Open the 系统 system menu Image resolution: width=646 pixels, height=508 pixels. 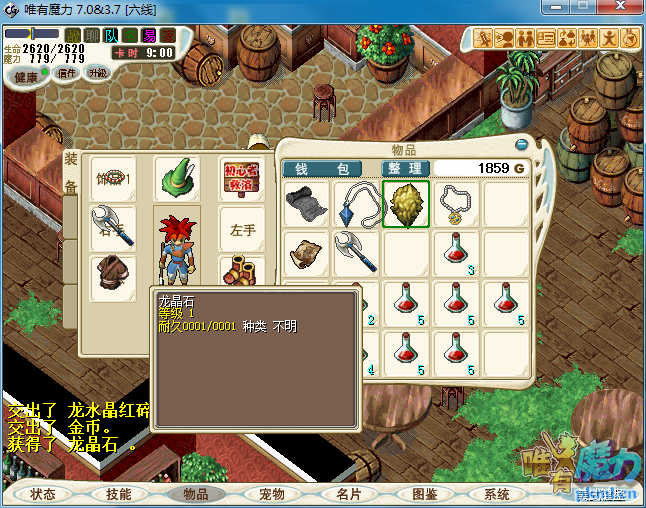click(497, 494)
